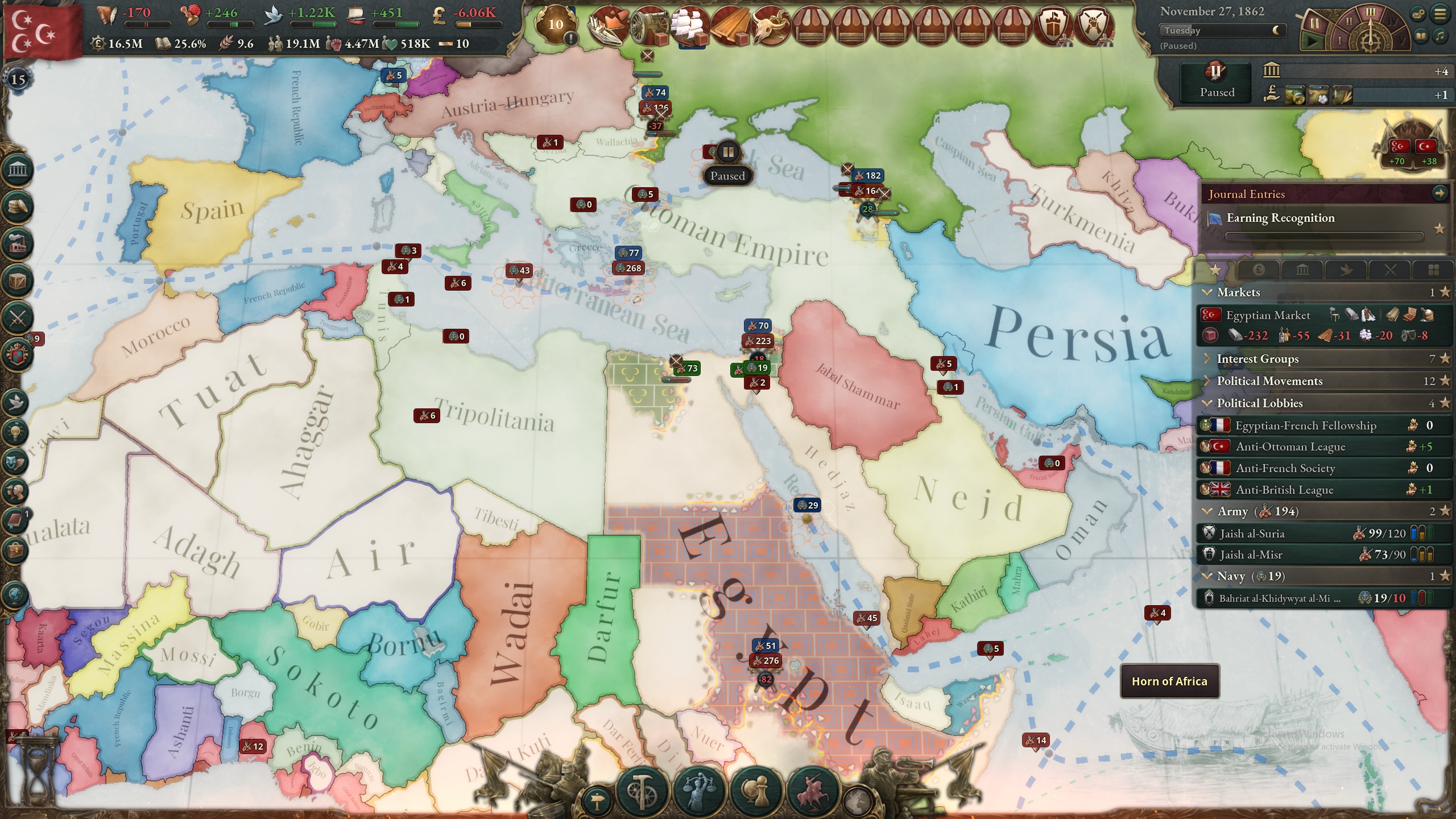
Task: Open the Military panel with crossed swords
Action: pyautogui.click(x=18, y=317)
